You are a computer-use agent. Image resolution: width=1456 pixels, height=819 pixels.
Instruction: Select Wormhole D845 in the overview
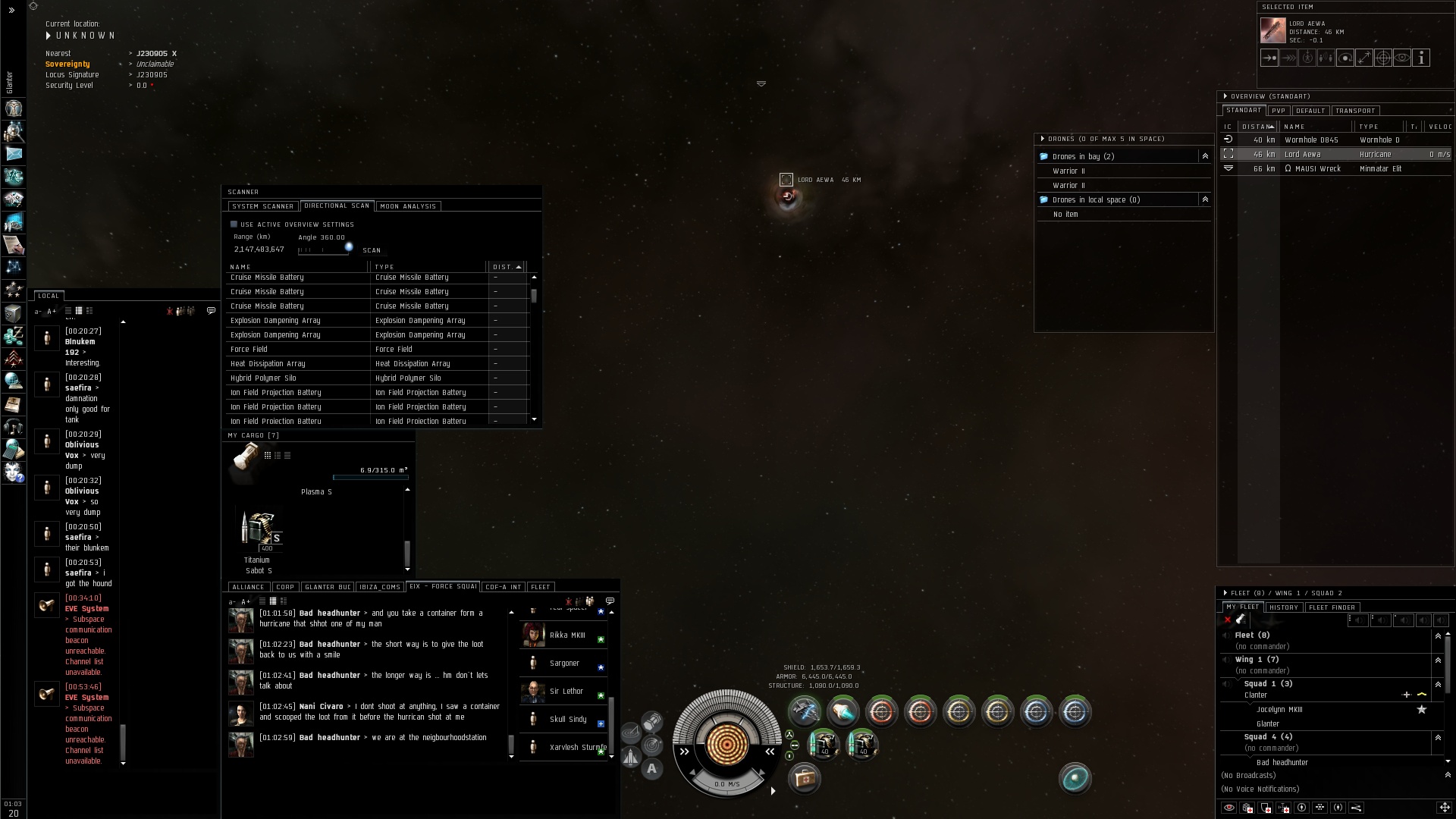coord(1311,140)
